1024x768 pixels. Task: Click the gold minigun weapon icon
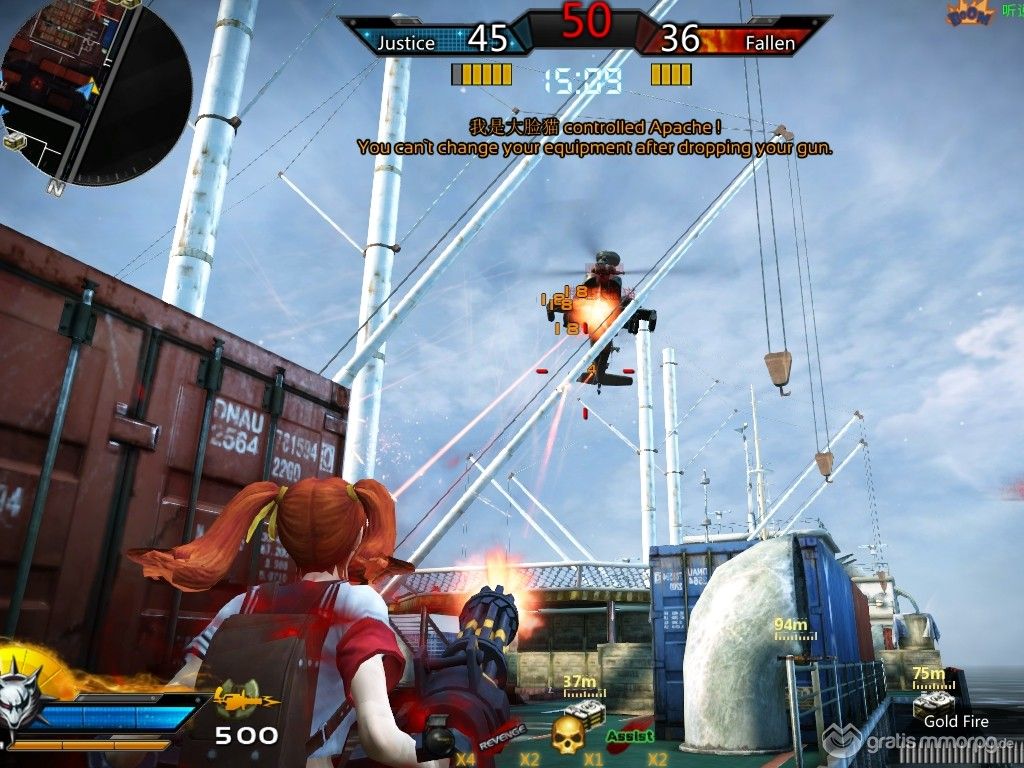coord(237,695)
